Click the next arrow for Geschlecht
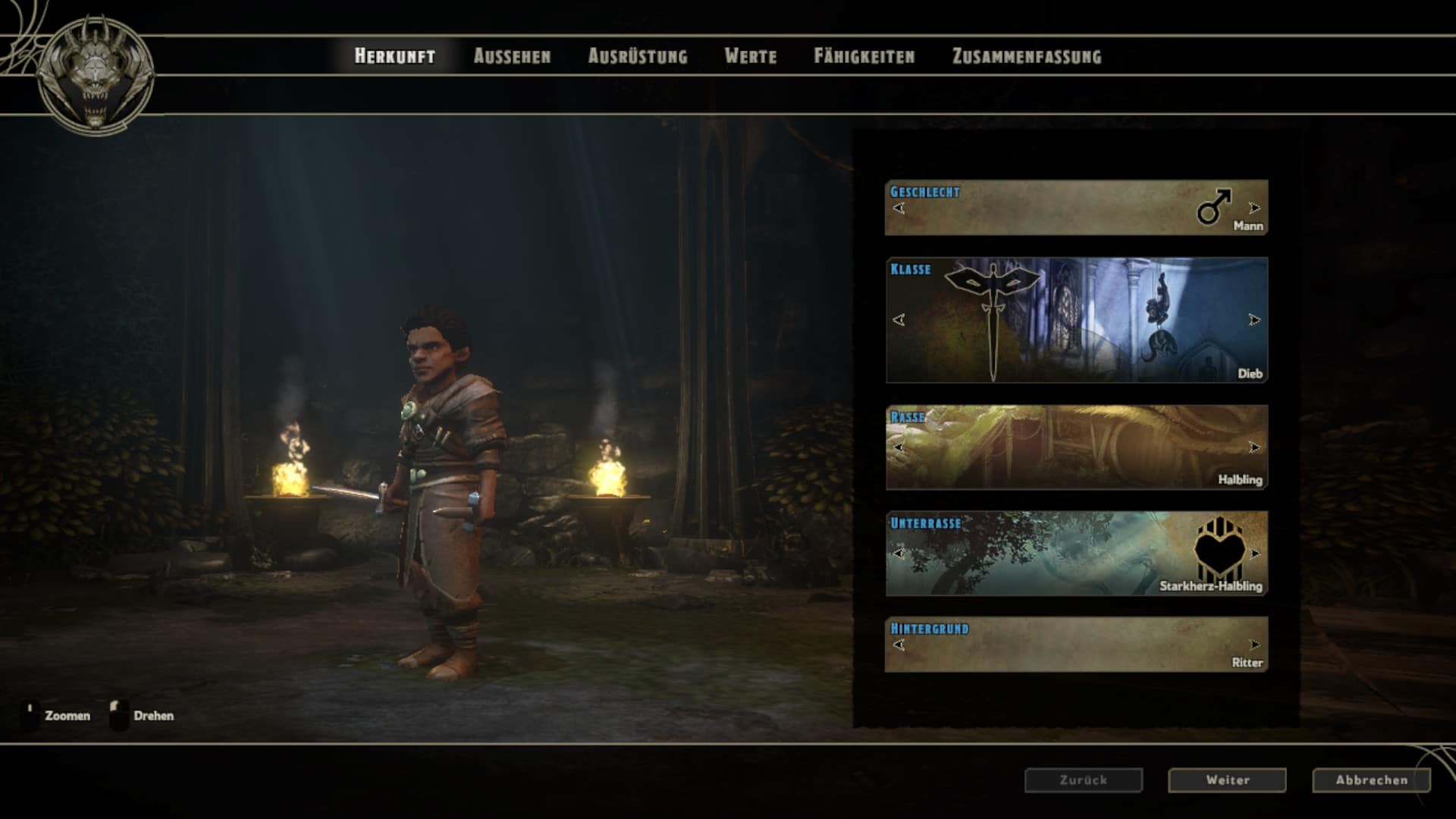Image resolution: width=1456 pixels, height=819 pixels. coord(1254,208)
